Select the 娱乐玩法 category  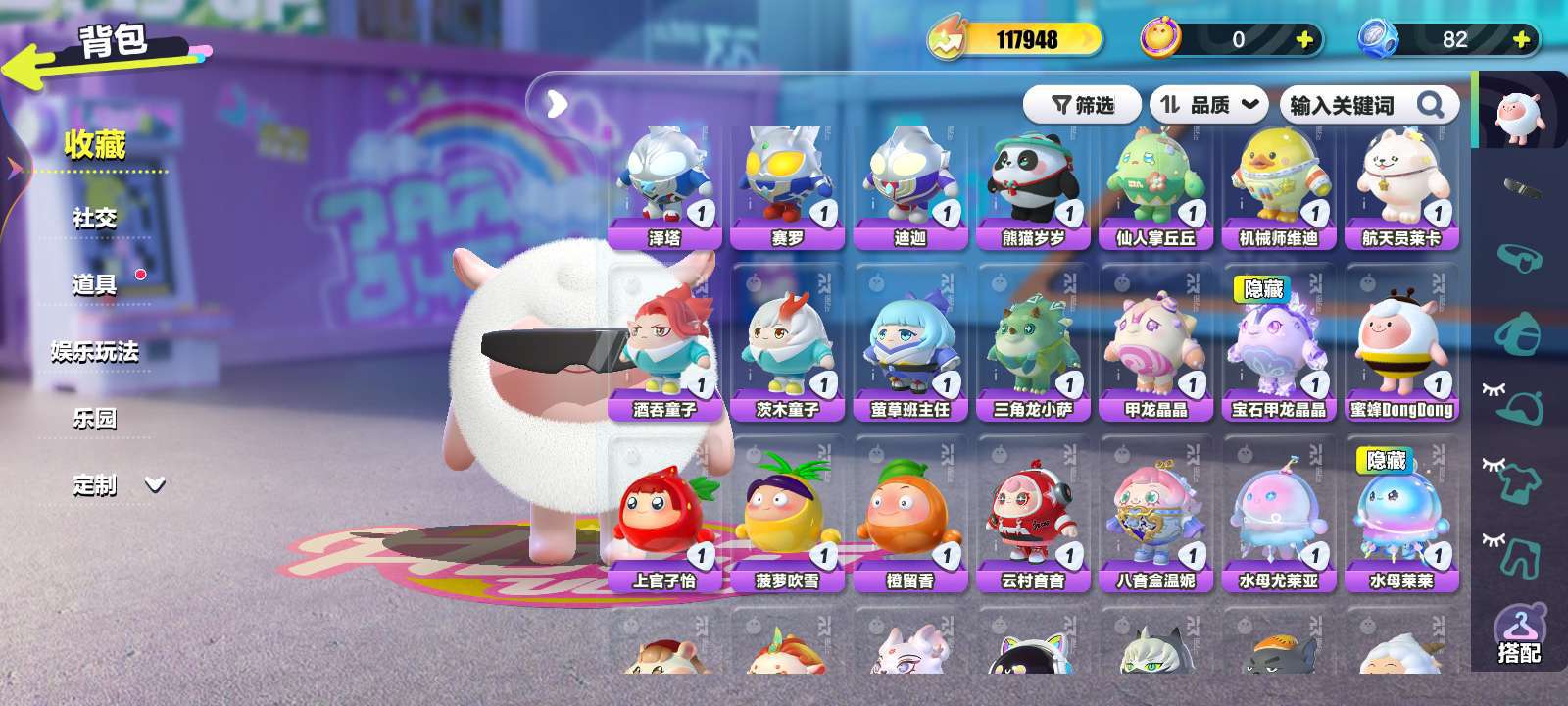click(x=94, y=351)
